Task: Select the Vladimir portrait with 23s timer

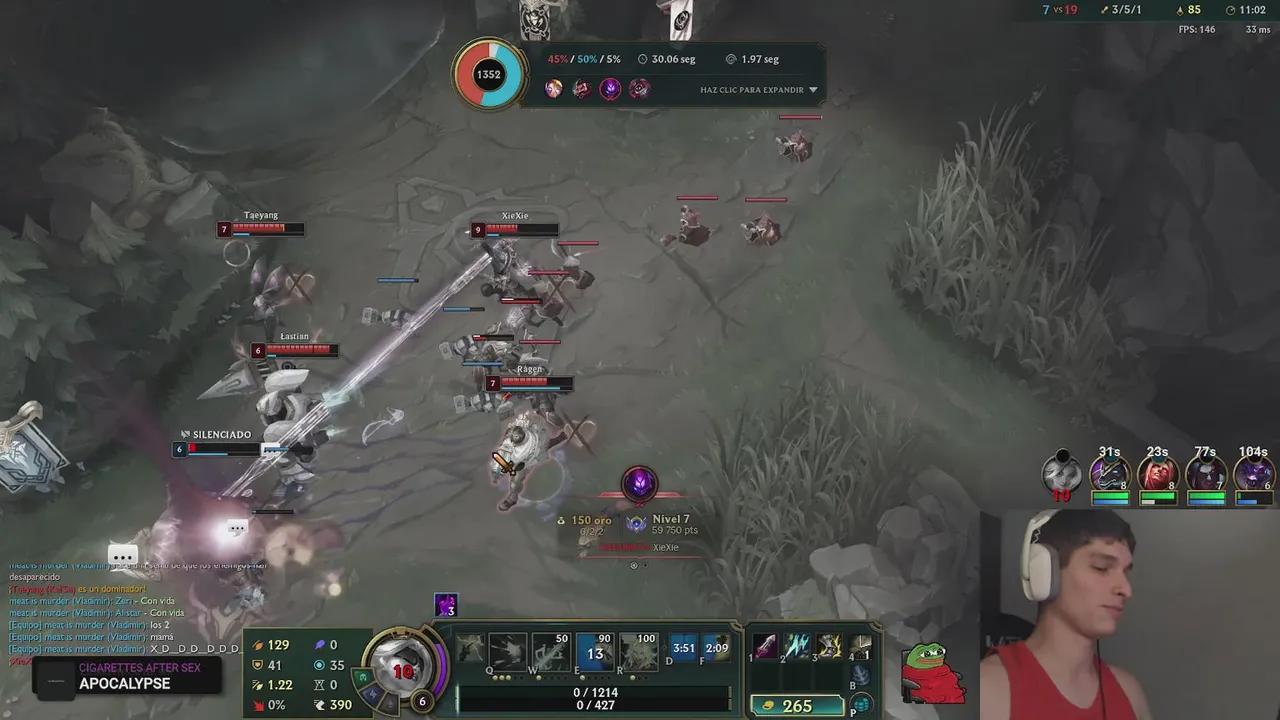Action: [1158, 472]
